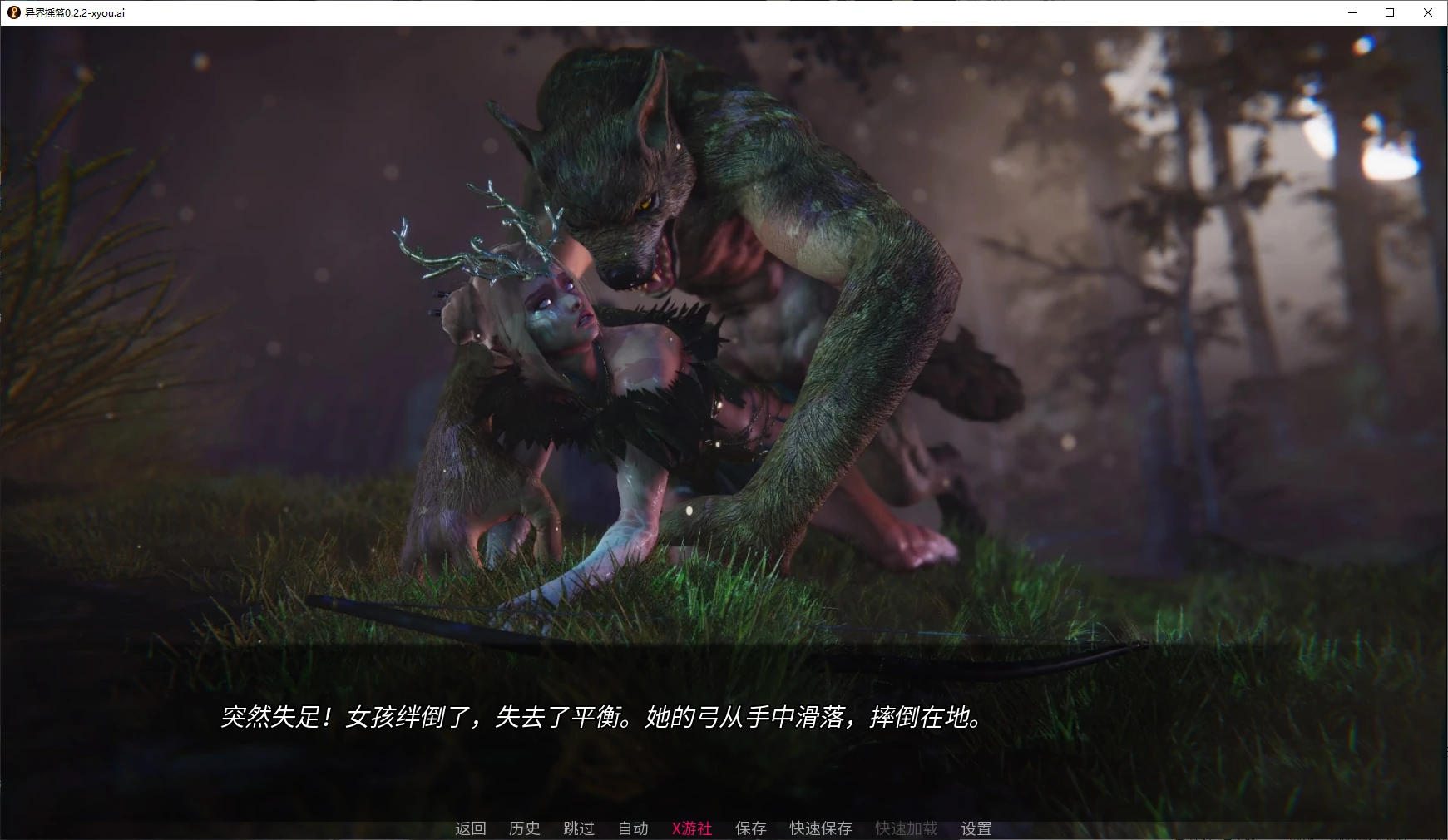Open the 保存 save screen
The height and width of the screenshot is (840, 1448).
tap(749, 828)
